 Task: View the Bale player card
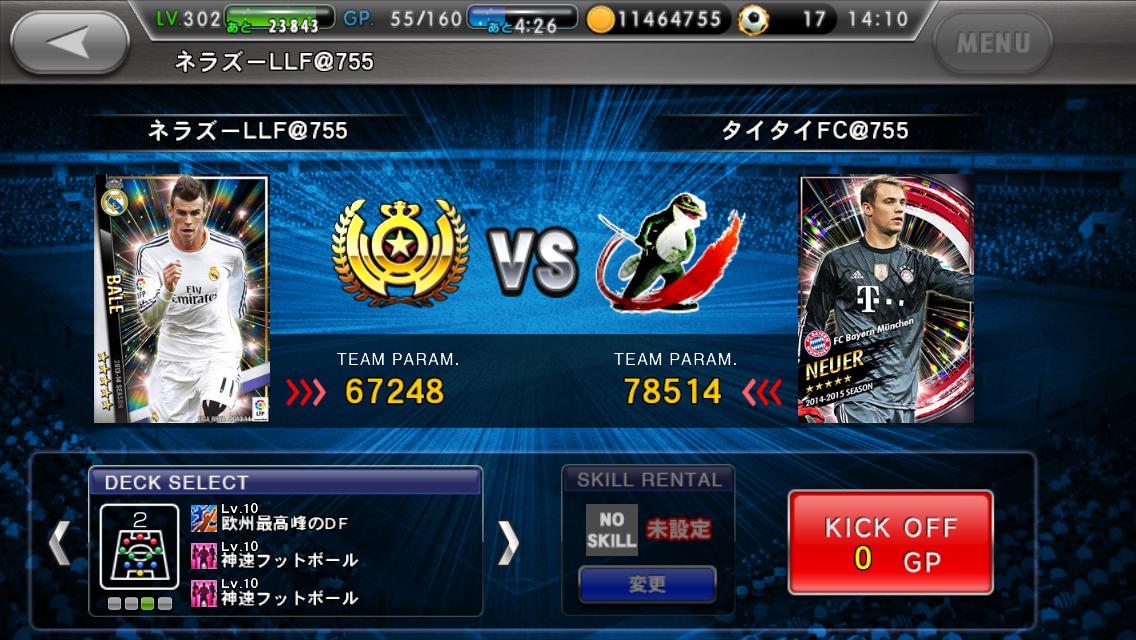coord(182,298)
